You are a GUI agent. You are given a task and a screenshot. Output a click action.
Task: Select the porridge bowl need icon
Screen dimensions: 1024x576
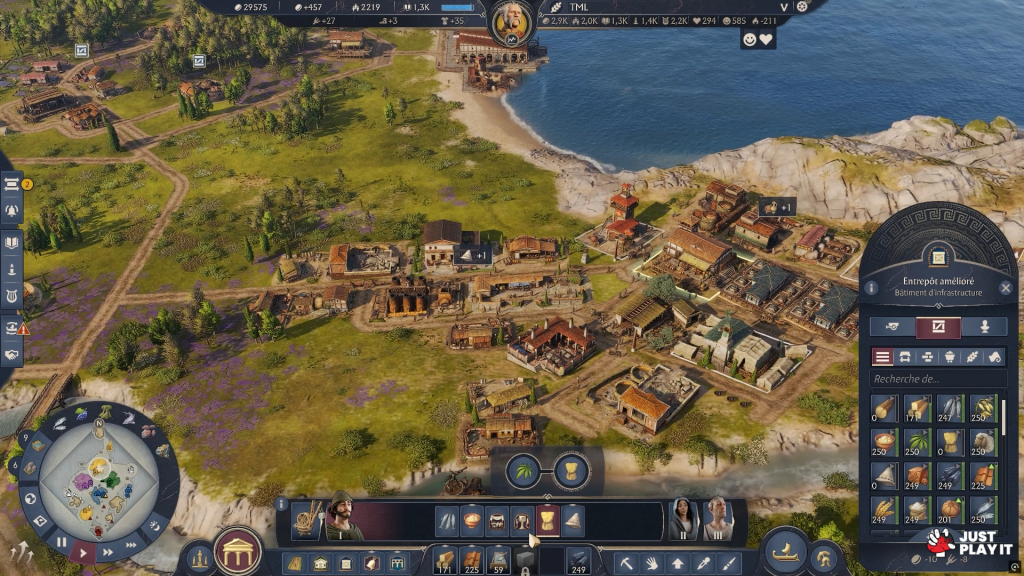[x=472, y=520]
